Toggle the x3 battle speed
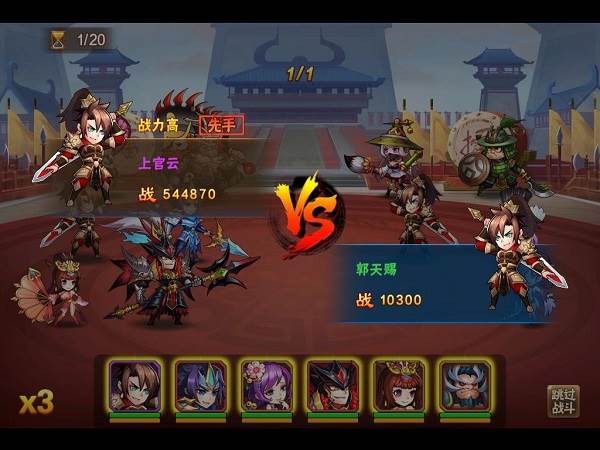The image size is (600, 450). 36,402
